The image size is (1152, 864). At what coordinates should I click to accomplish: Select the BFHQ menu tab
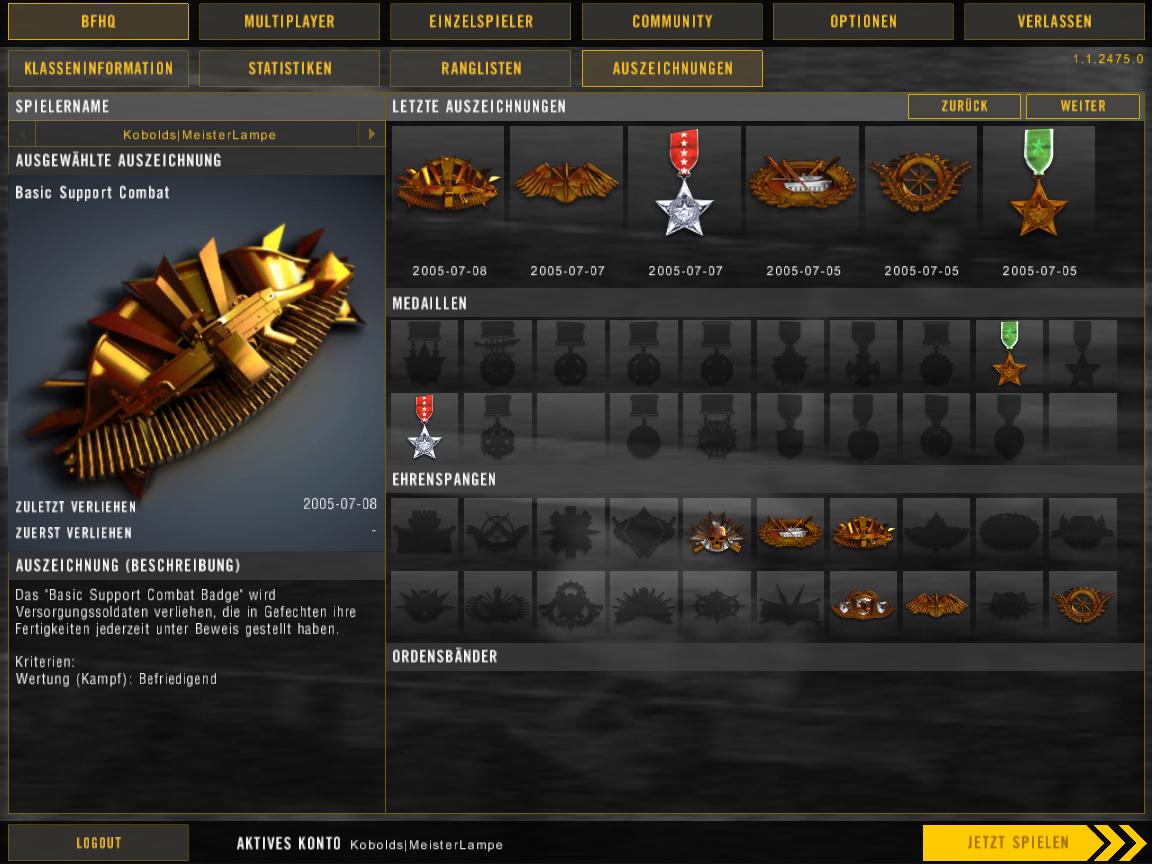98,21
